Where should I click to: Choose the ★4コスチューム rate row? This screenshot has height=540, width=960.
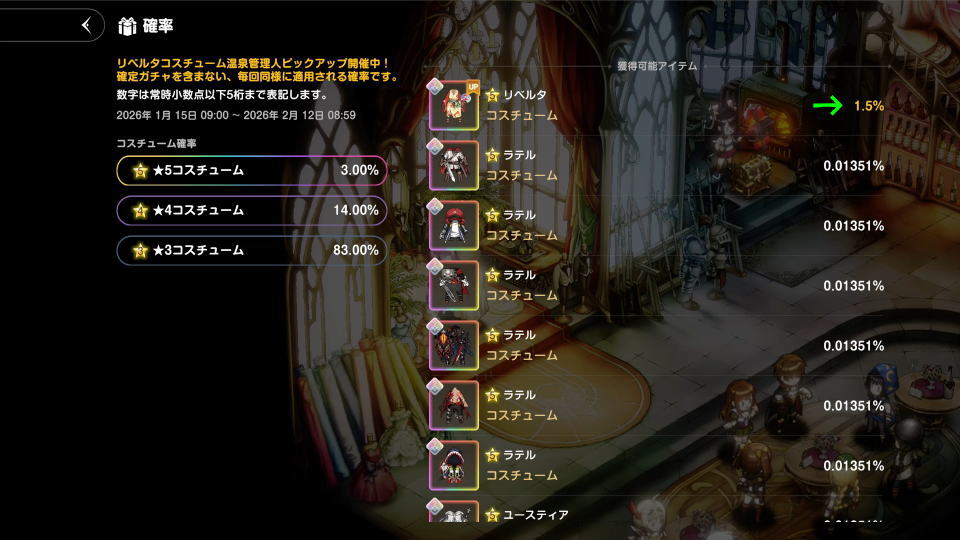(251, 211)
